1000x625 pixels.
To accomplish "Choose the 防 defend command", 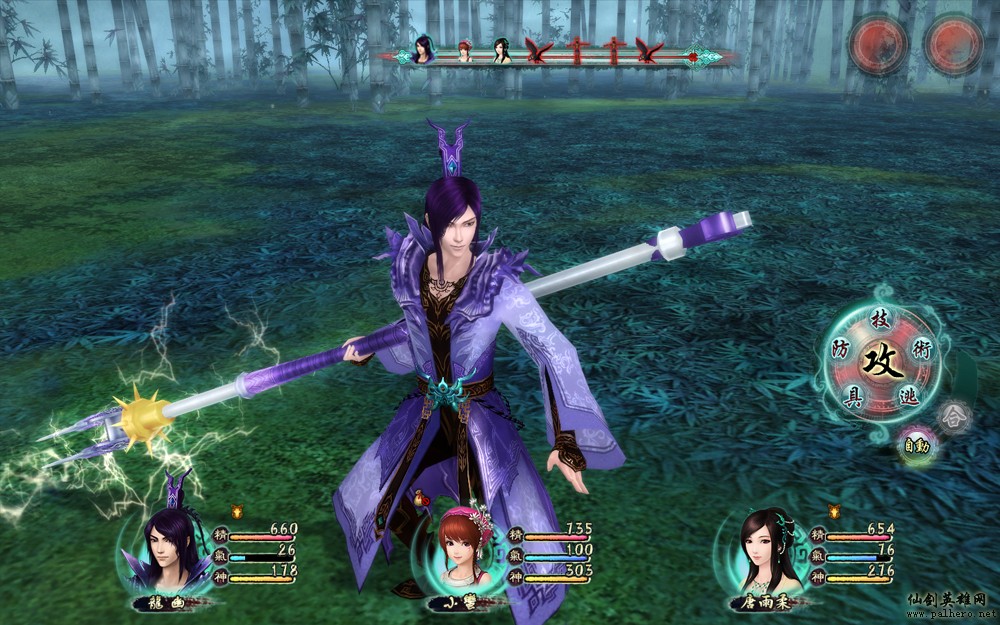I will click(843, 348).
